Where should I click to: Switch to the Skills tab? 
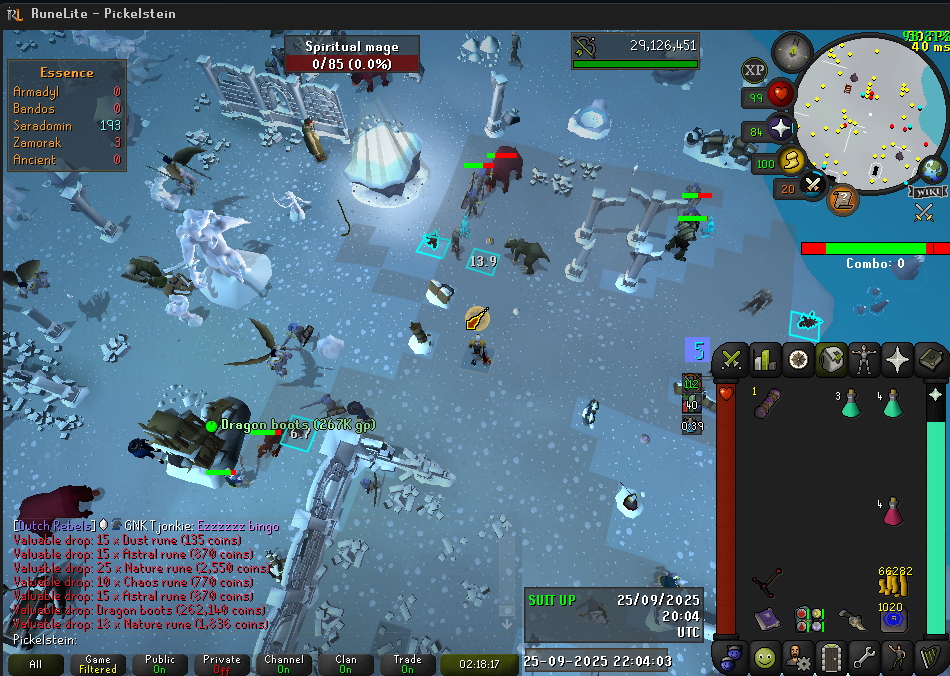[765, 359]
